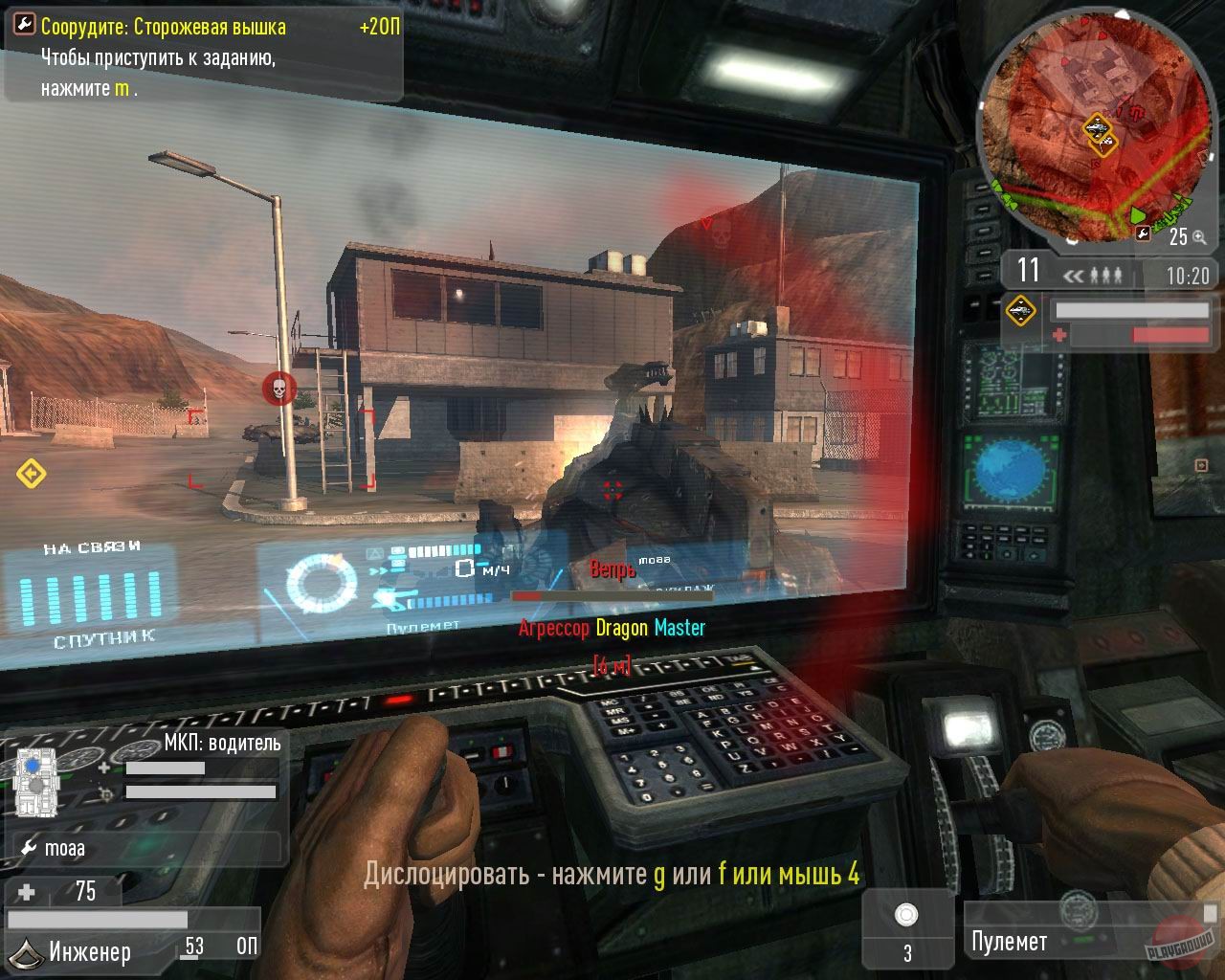Click the grenade icon showing count 3
This screenshot has width=1225, height=980.
905,917
